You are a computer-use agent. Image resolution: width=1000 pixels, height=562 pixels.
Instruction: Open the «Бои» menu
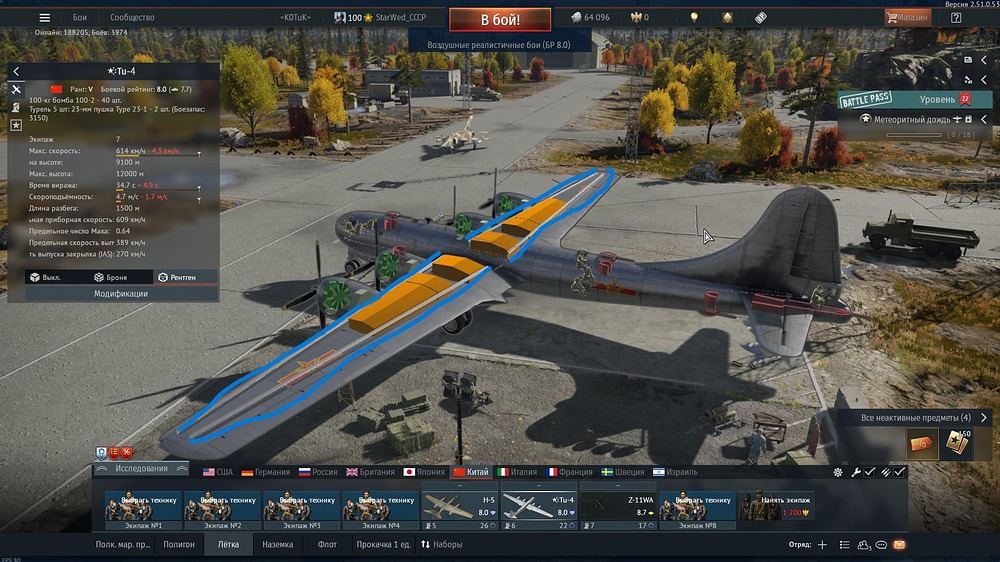[x=80, y=17]
